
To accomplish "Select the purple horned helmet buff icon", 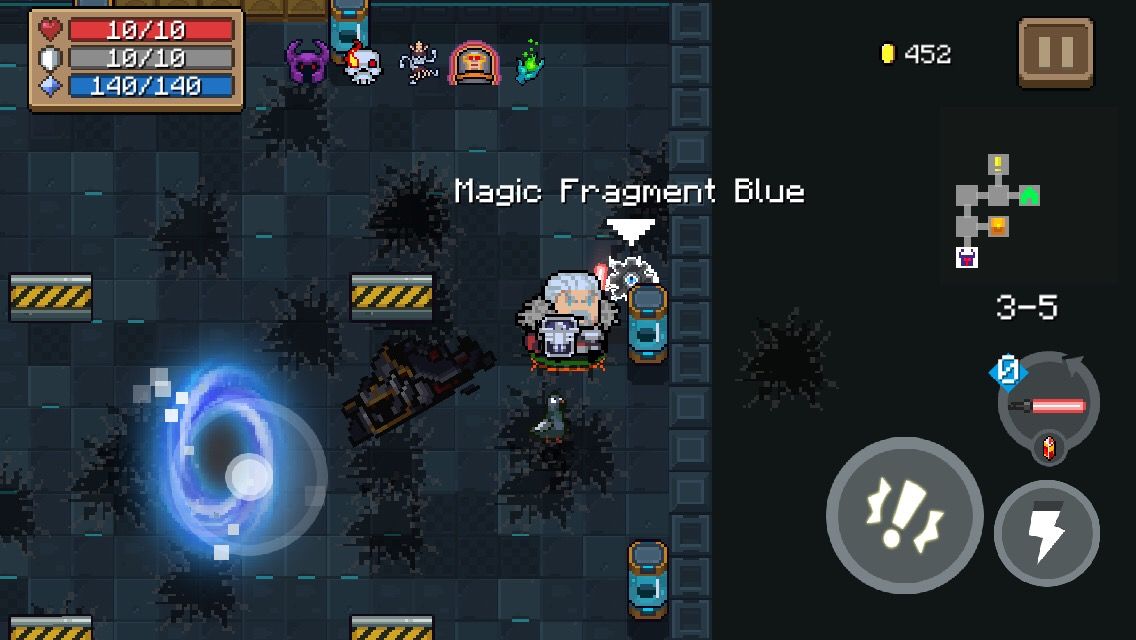I will [x=307, y=63].
